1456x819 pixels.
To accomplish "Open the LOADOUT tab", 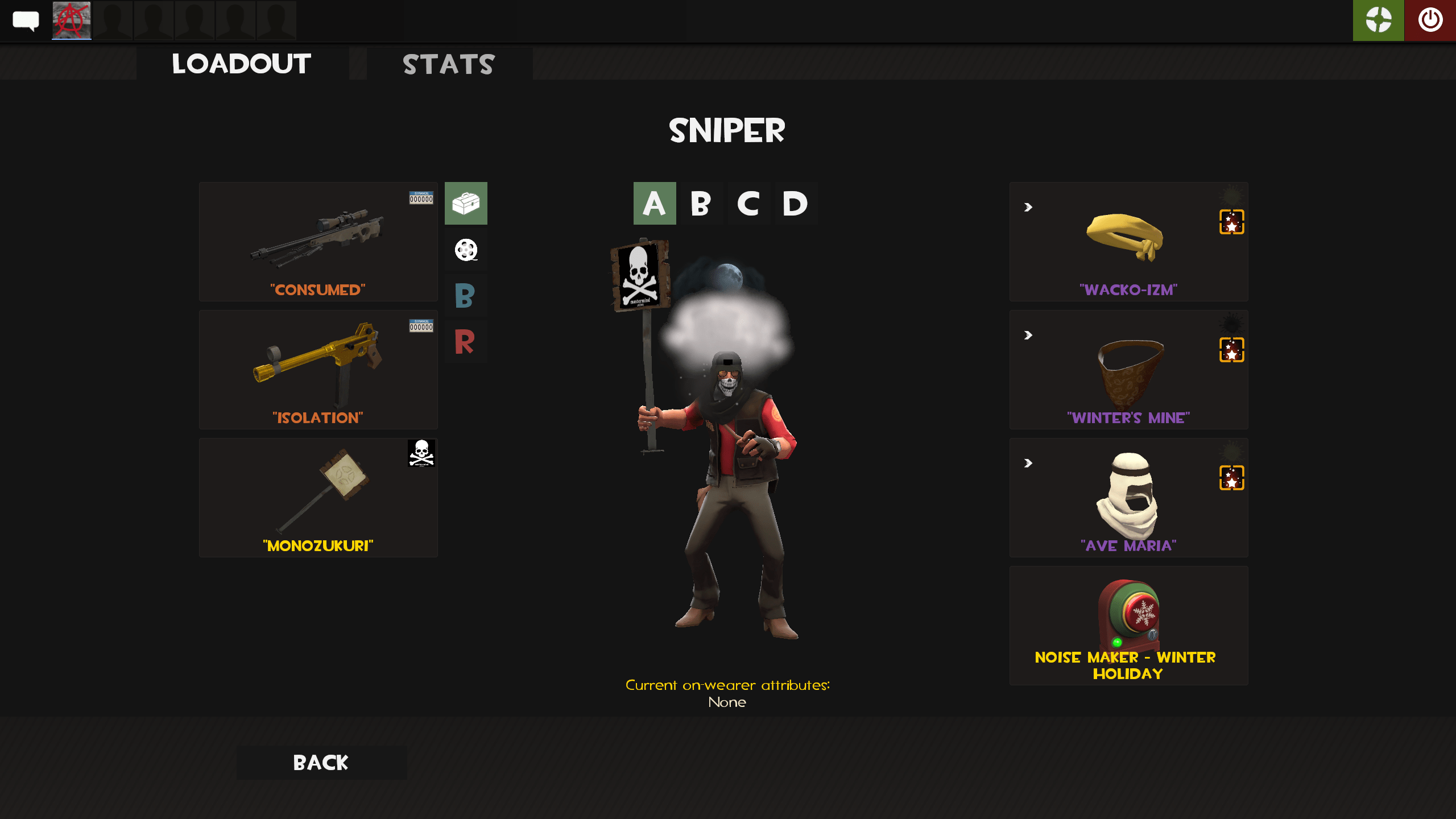I will [x=241, y=63].
